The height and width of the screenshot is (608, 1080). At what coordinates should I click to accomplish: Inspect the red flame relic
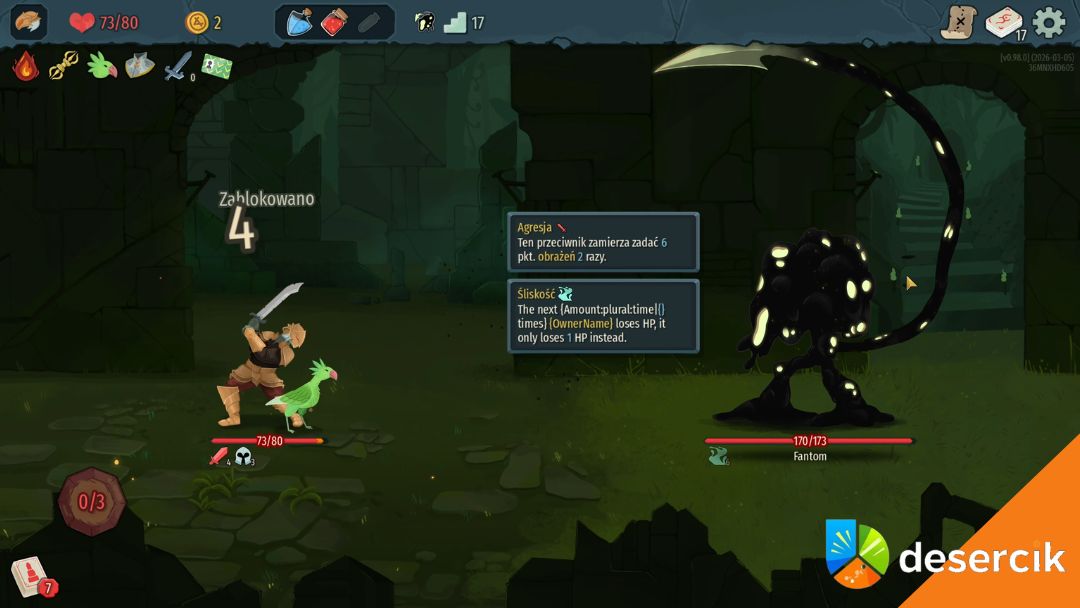(x=25, y=67)
